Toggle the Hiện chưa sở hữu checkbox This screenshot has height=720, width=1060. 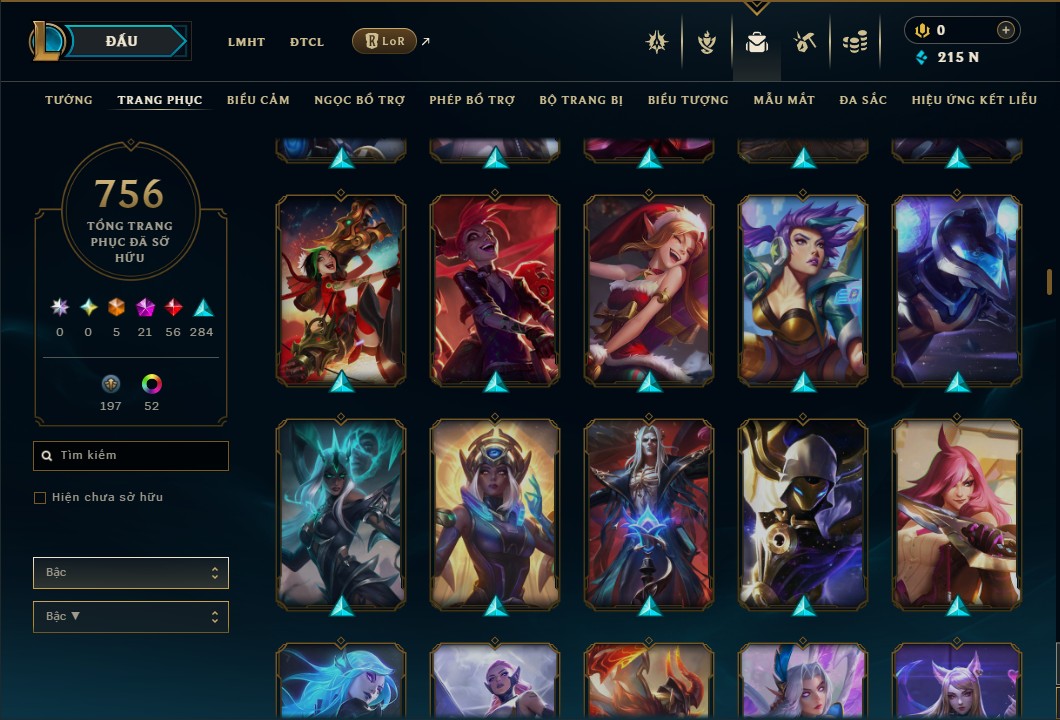[40, 498]
